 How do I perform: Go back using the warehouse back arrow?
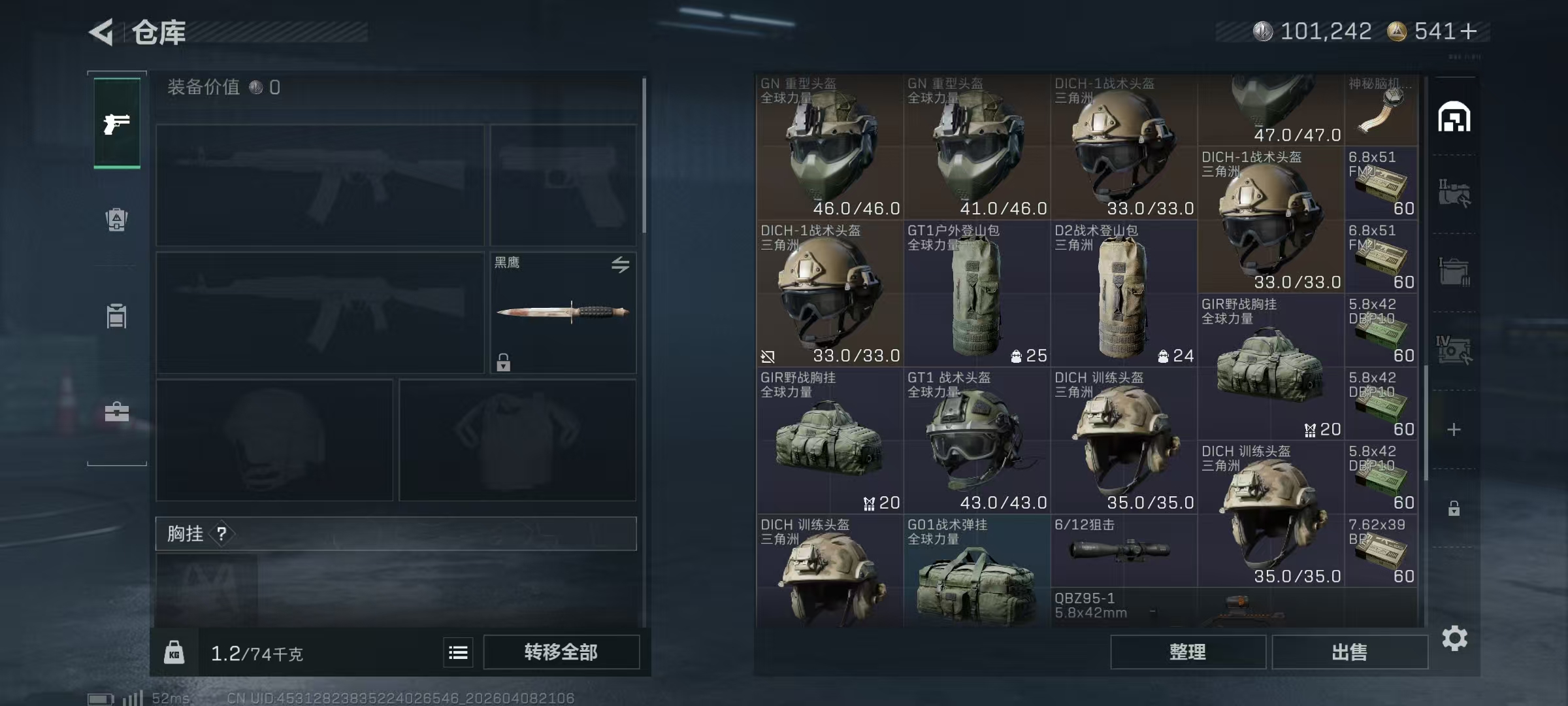[x=102, y=32]
